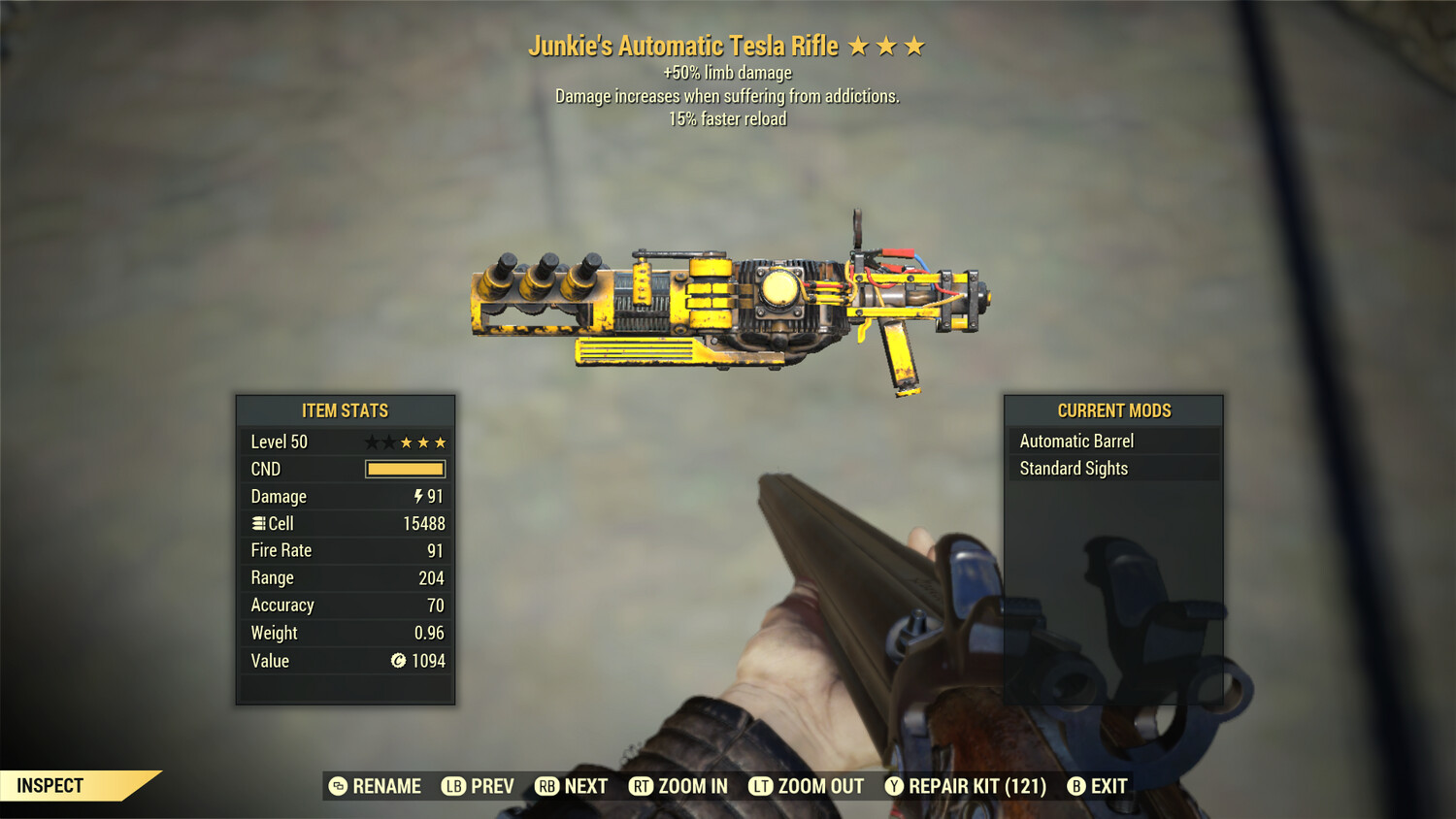
Task: Choose ZOOM OUT in the bottom bar
Action: (x=807, y=786)
